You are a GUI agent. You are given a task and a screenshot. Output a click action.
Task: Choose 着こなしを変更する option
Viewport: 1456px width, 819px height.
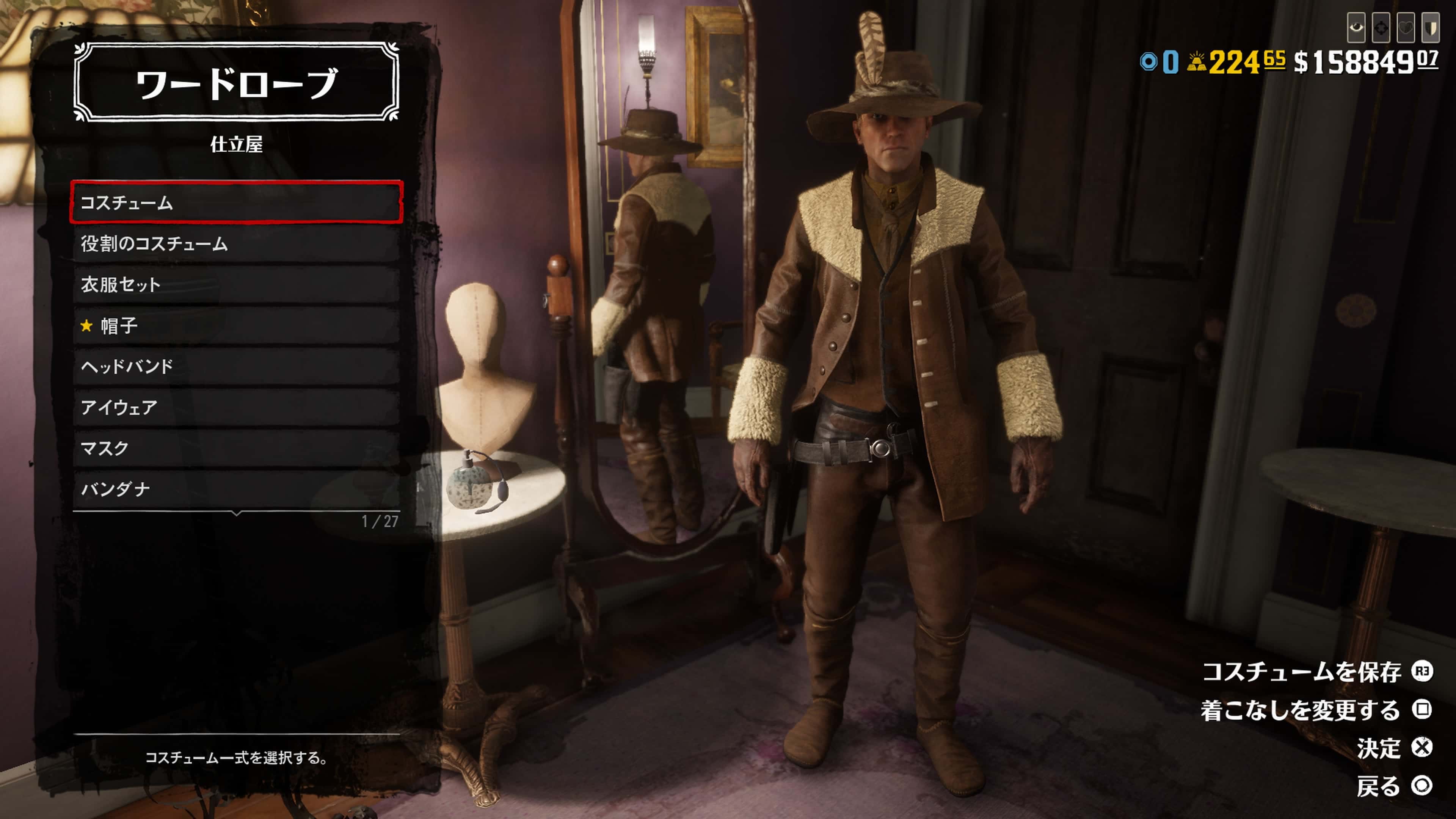(x=1316, y=710)
